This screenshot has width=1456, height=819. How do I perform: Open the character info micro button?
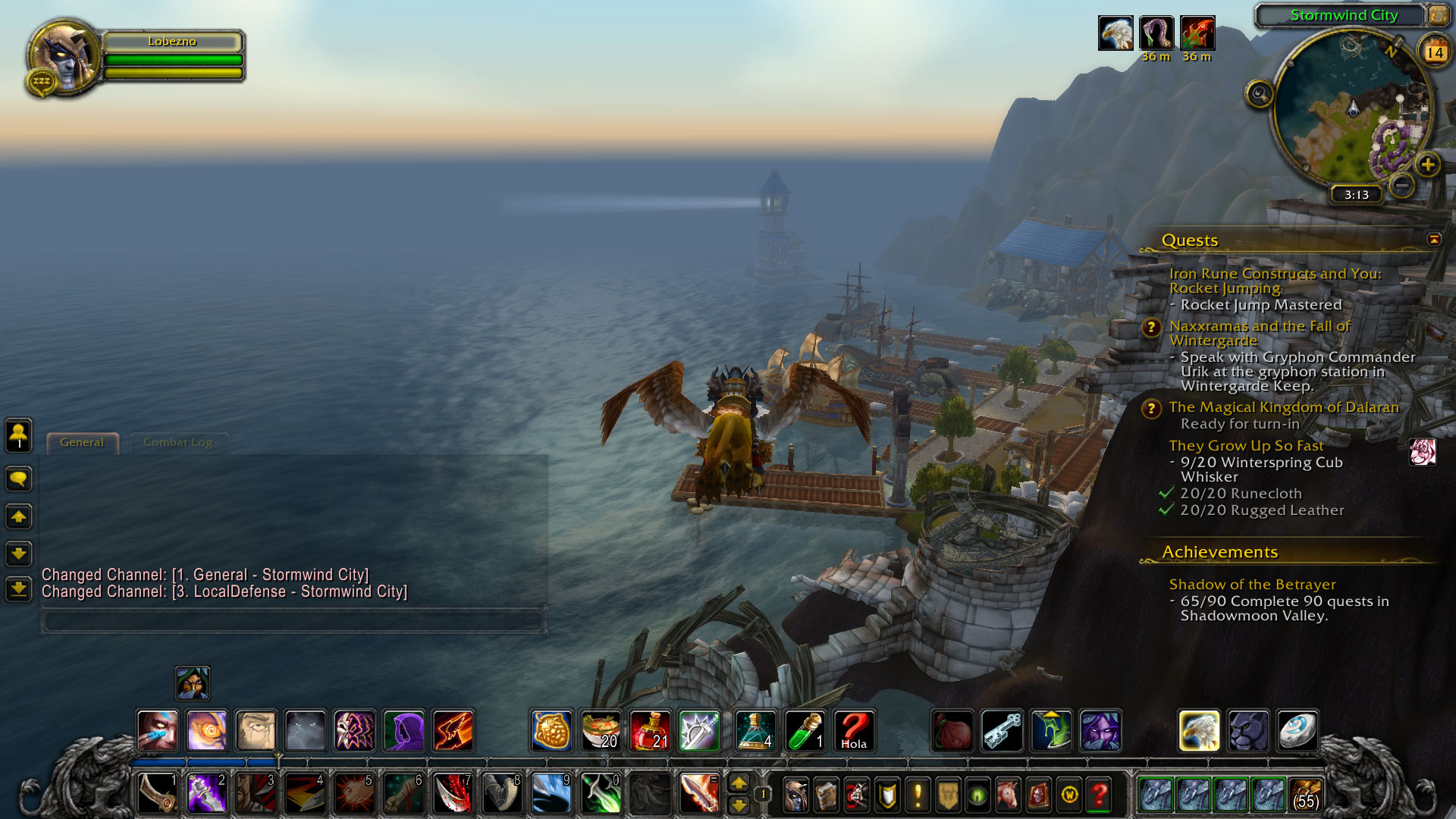point(795,795)
